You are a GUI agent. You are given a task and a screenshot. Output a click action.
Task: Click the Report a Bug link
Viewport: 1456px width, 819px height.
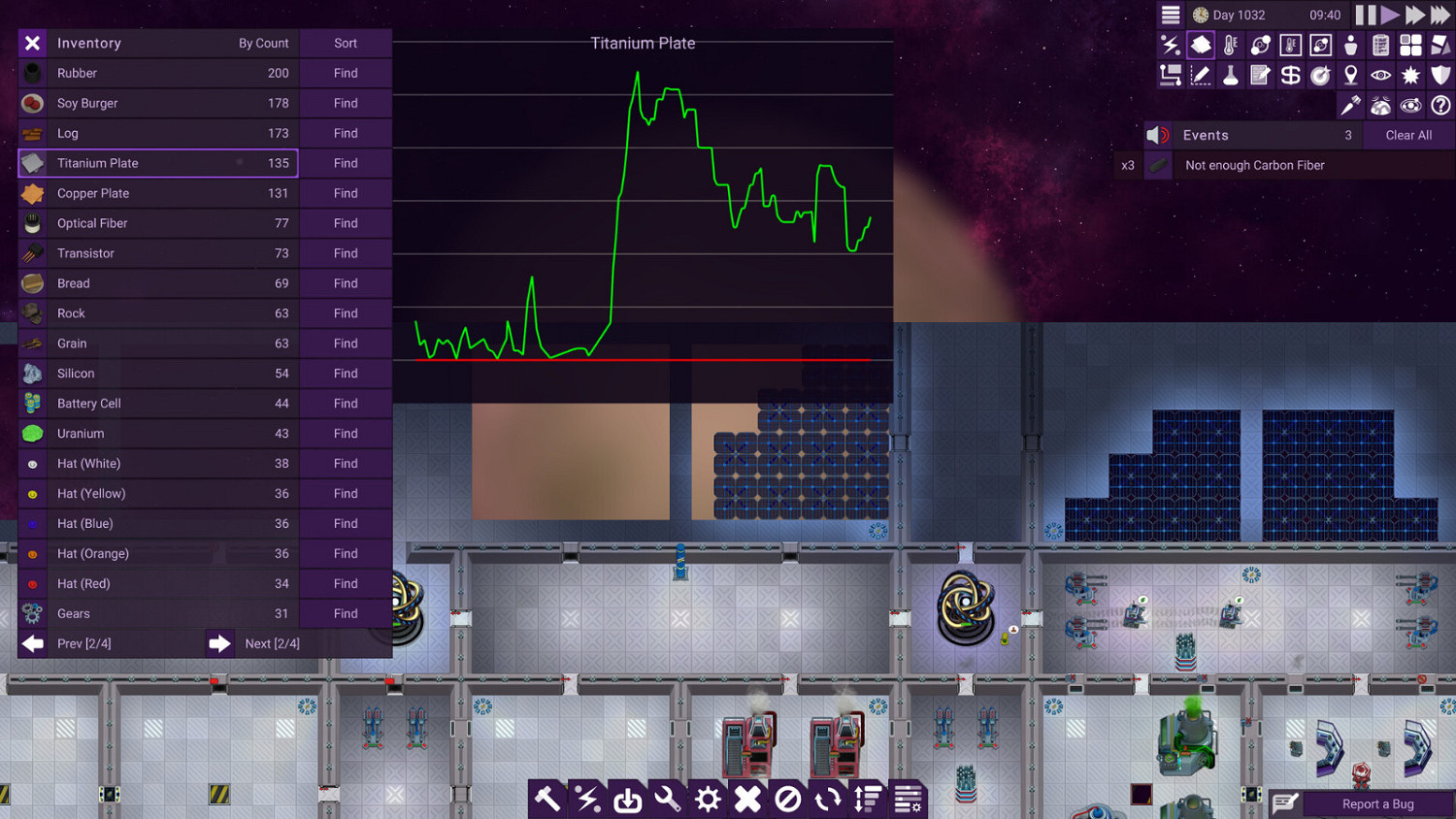(x=1377, y=803)
